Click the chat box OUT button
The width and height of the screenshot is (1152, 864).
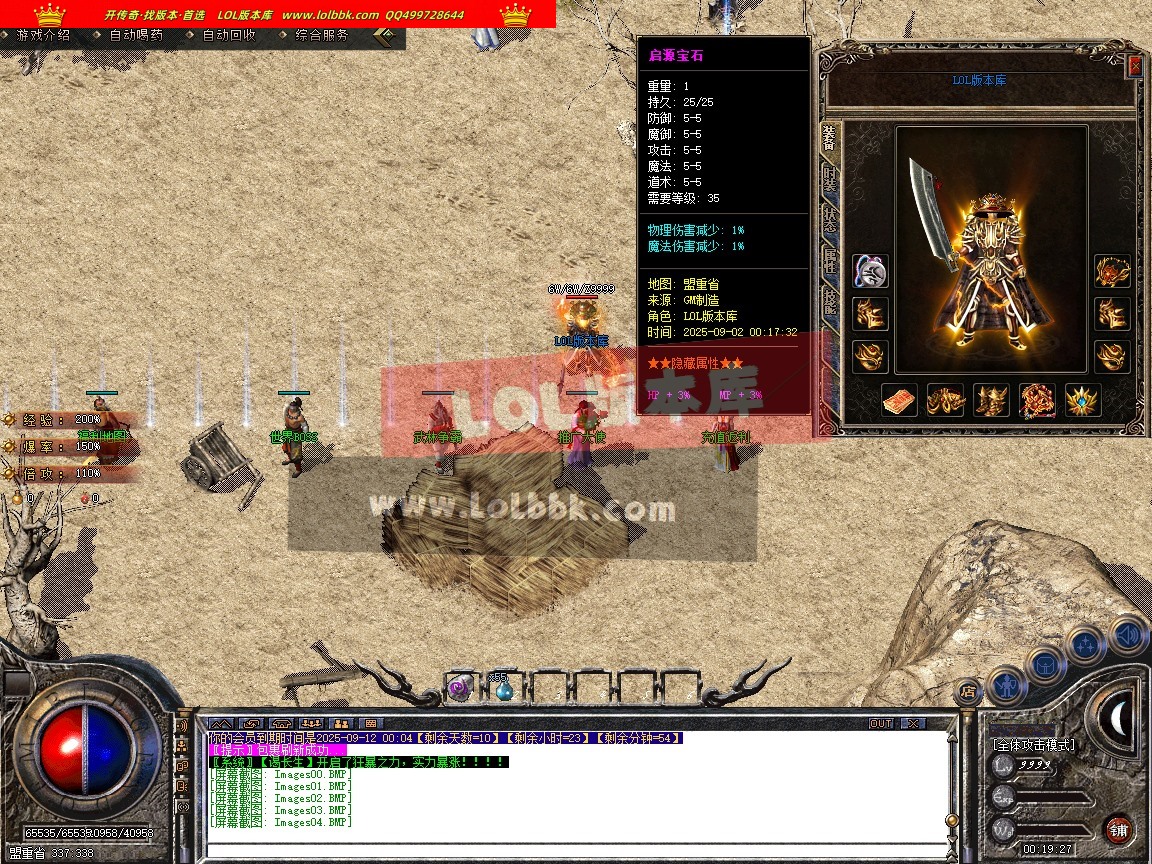(880, 723)
